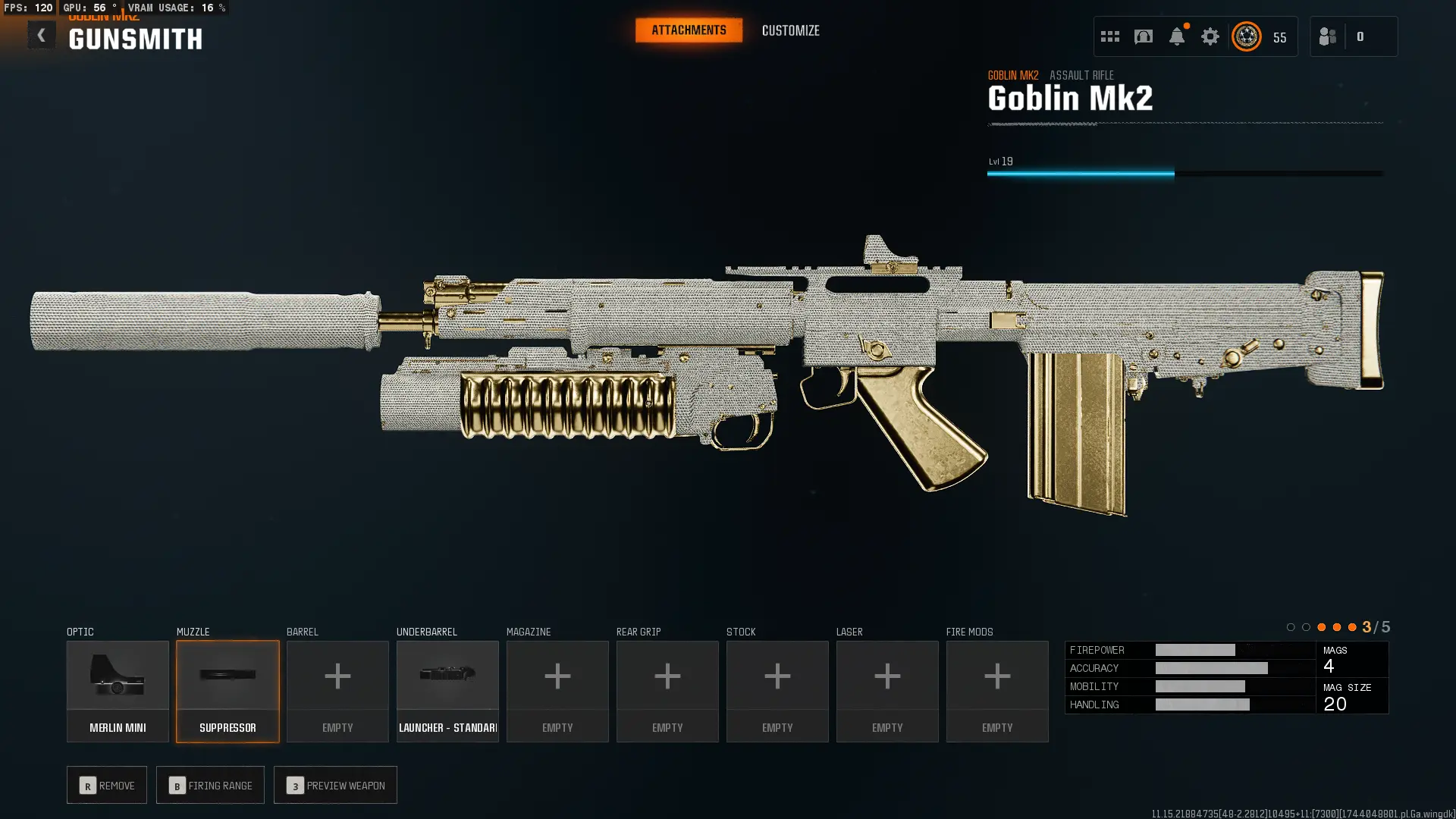Select the Attachments tab
This screenshot has height=819, width=1456.
point(689,30)
